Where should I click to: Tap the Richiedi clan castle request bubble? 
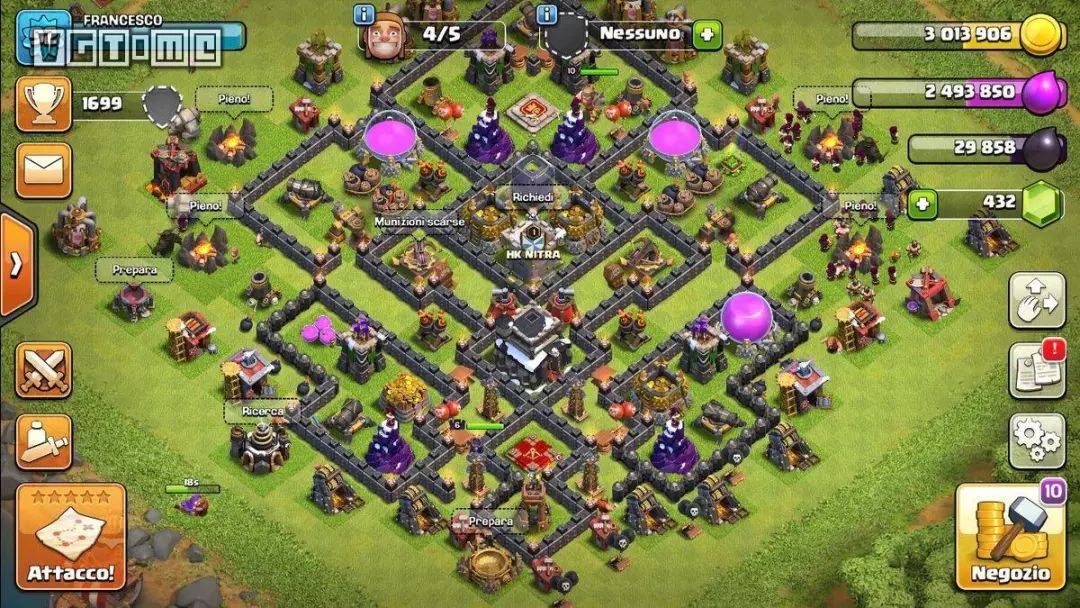[x=532, y=198]
